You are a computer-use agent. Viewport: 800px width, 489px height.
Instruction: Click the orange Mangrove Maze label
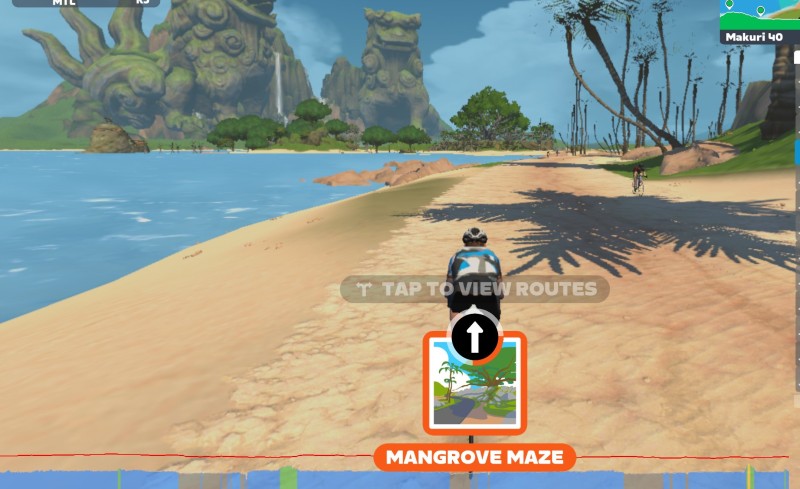point(475,458)
